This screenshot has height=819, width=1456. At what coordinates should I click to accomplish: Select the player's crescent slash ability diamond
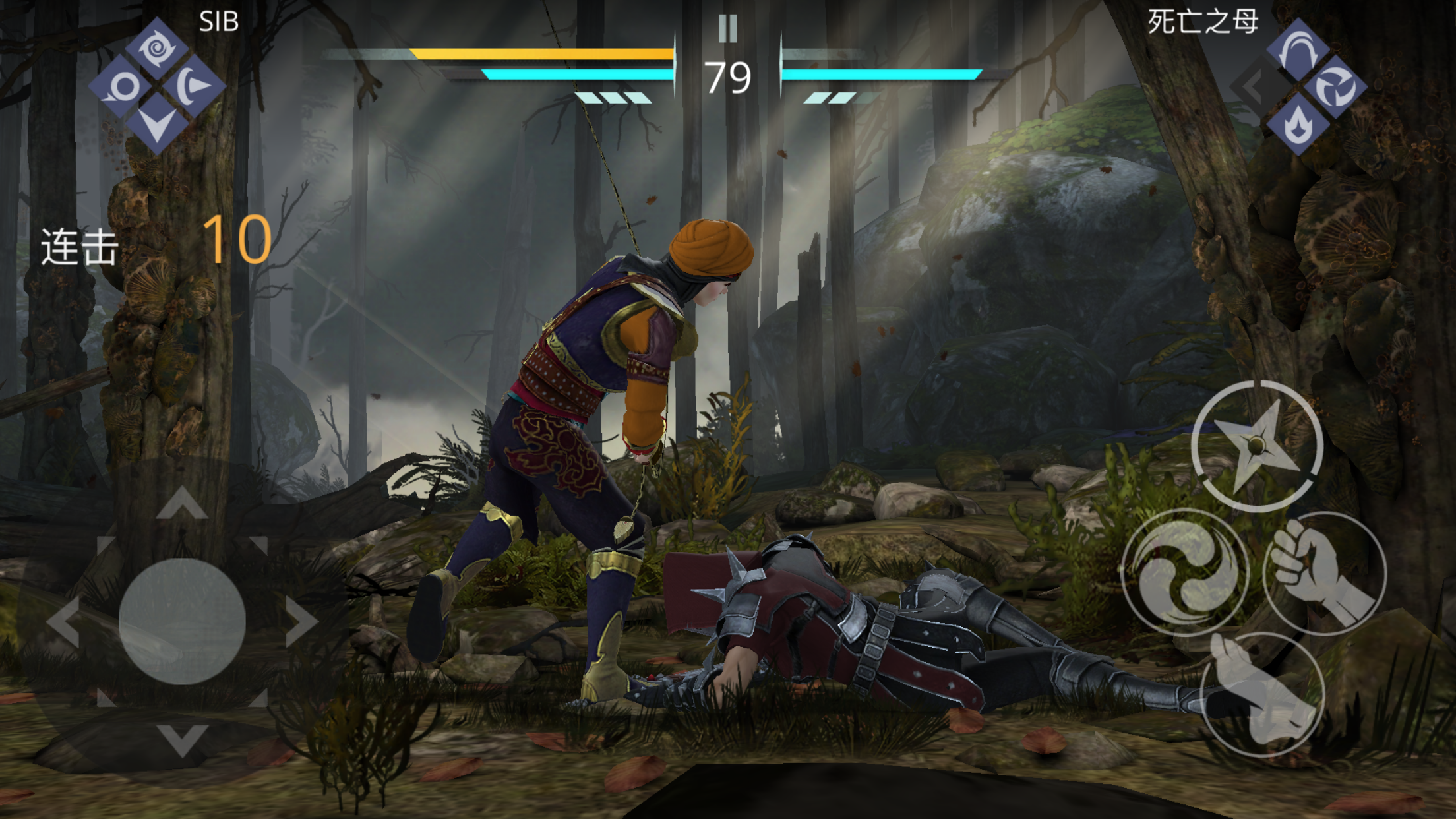[193, 86]
